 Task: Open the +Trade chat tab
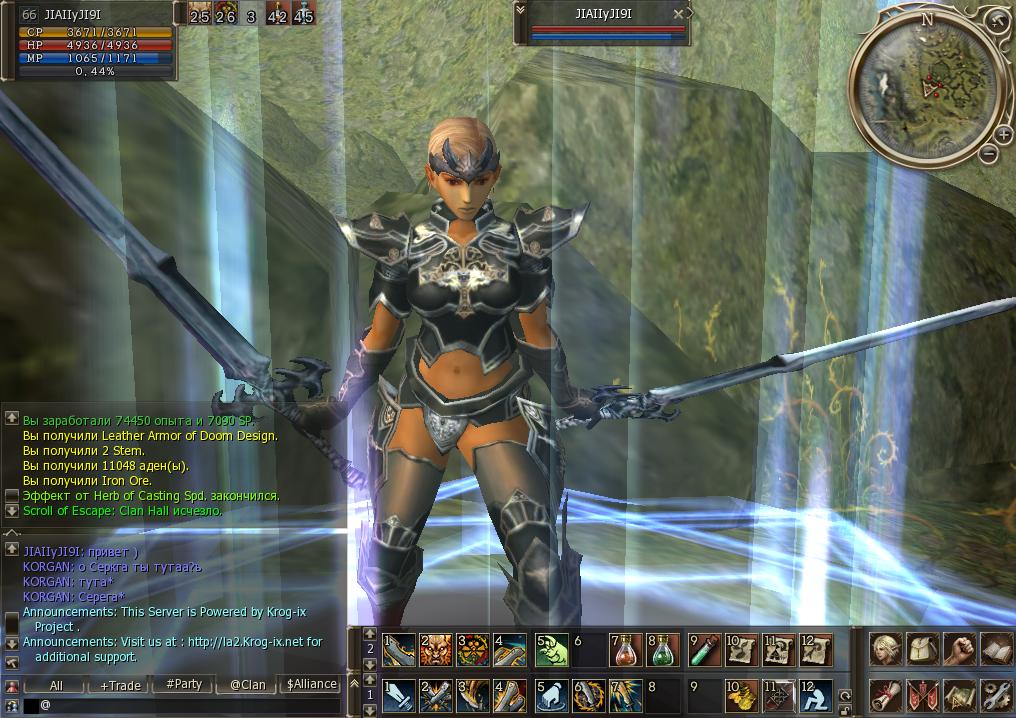119,685
